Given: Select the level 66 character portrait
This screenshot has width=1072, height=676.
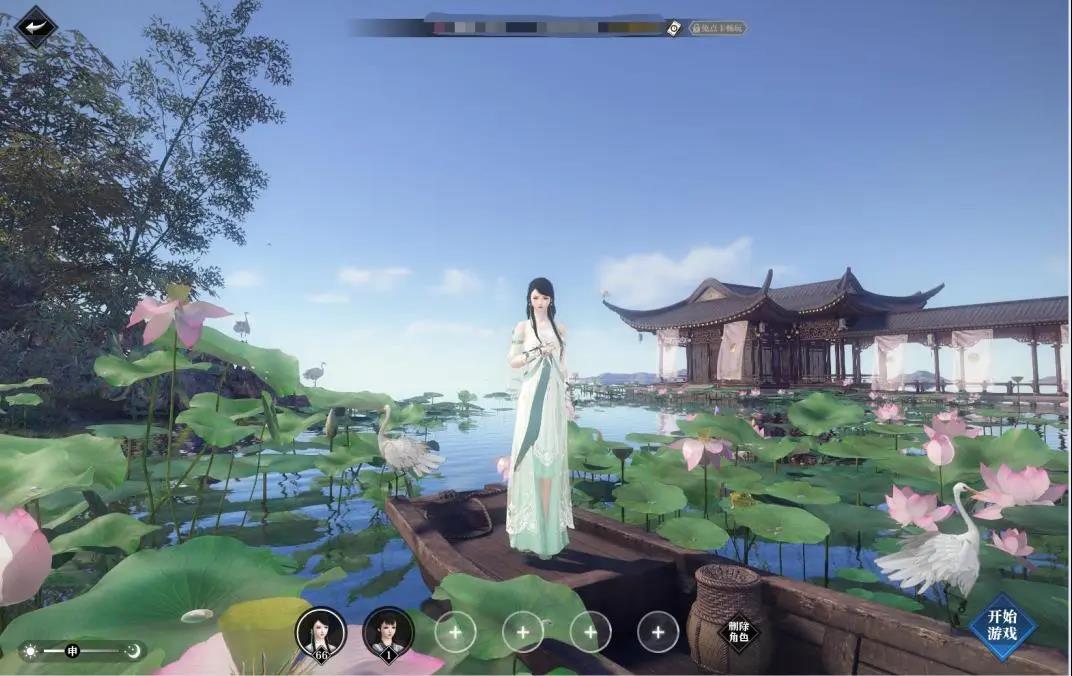Looking at the screenshot, I should coord(321,631).
